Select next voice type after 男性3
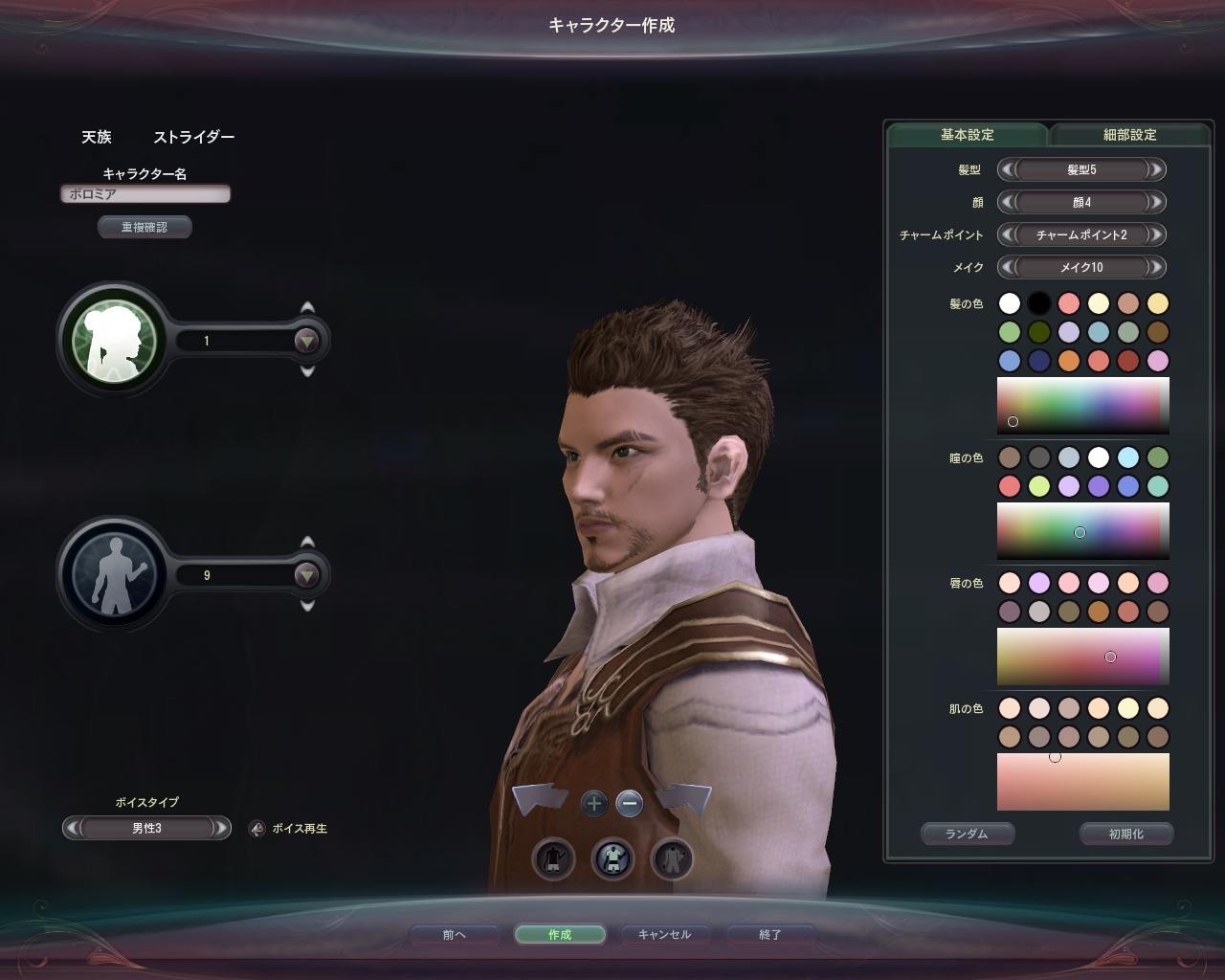Screen dimensions: 1225x980 pyautogui.click(x=220, y=829)
